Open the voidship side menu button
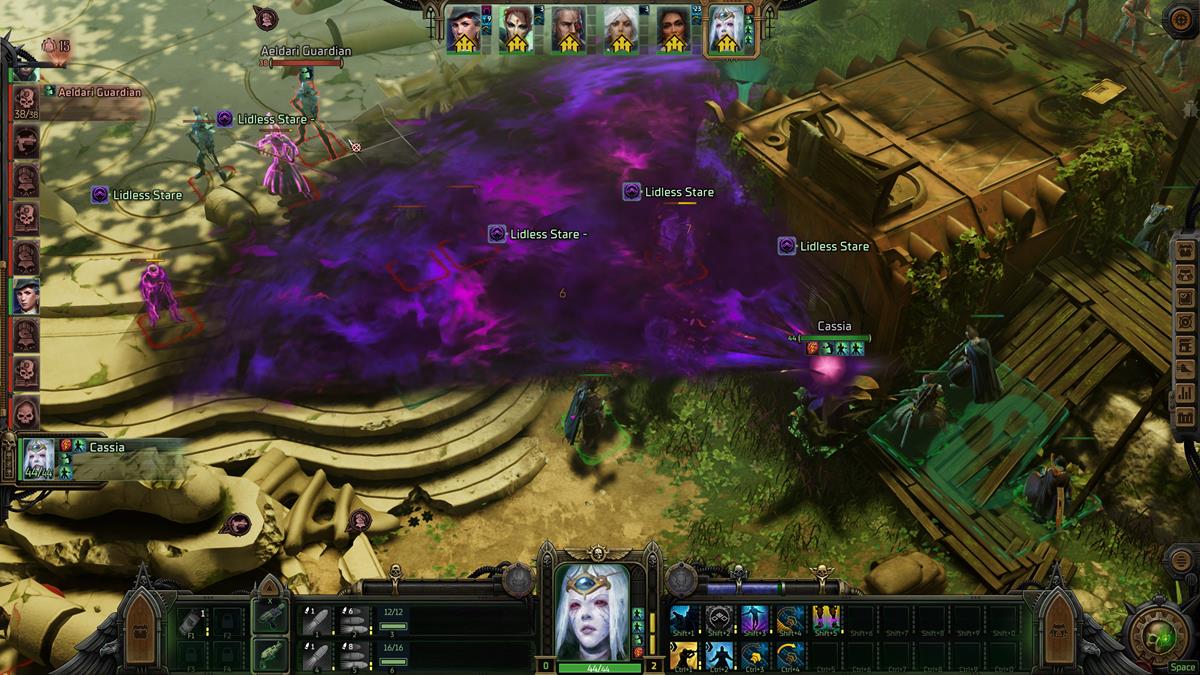The image size is (1200, 675). point(1186,368)
